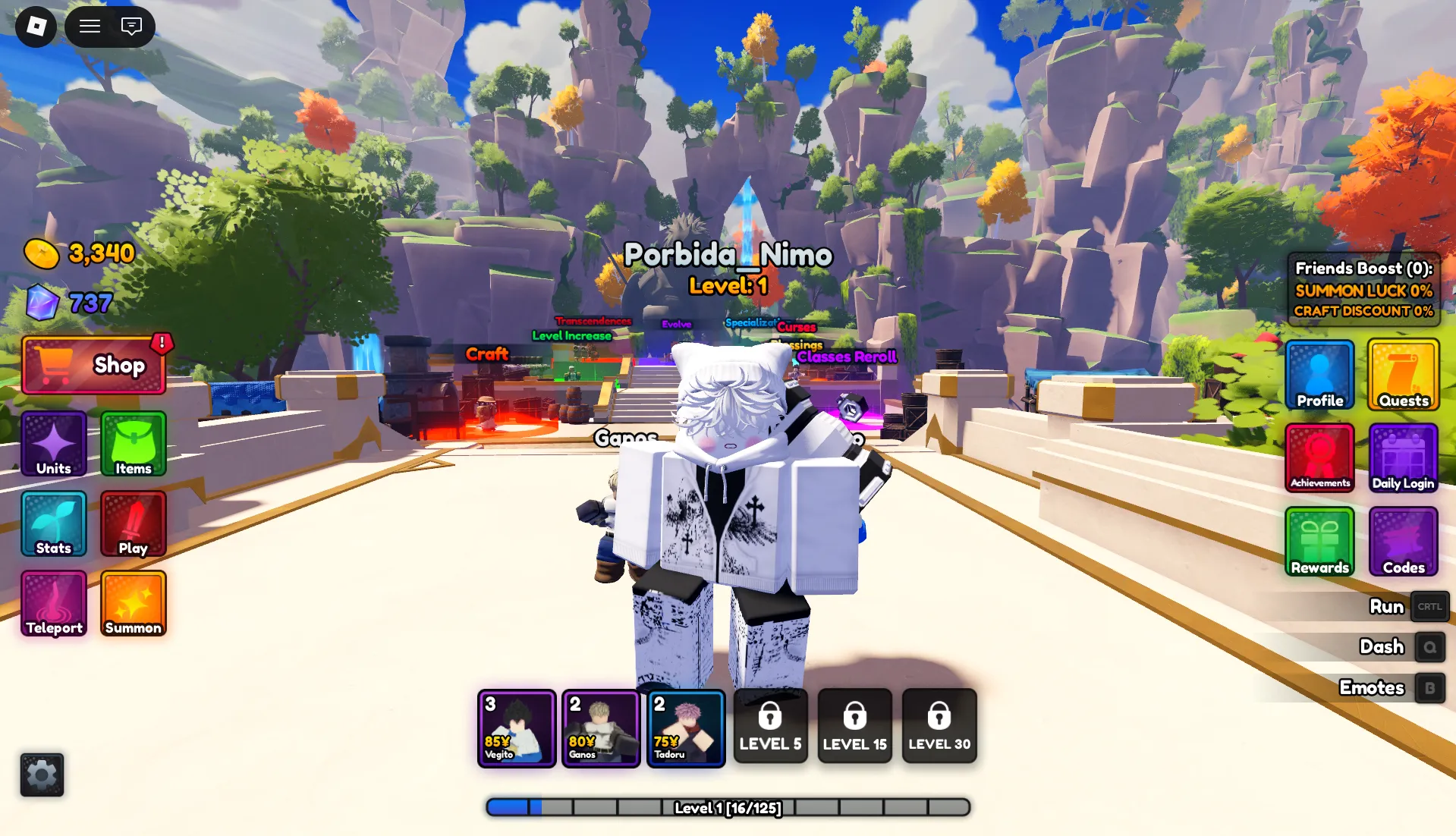Open the Roblox main menu
This screenshot has width=1456, height=836.
click(x=90, y=27)
